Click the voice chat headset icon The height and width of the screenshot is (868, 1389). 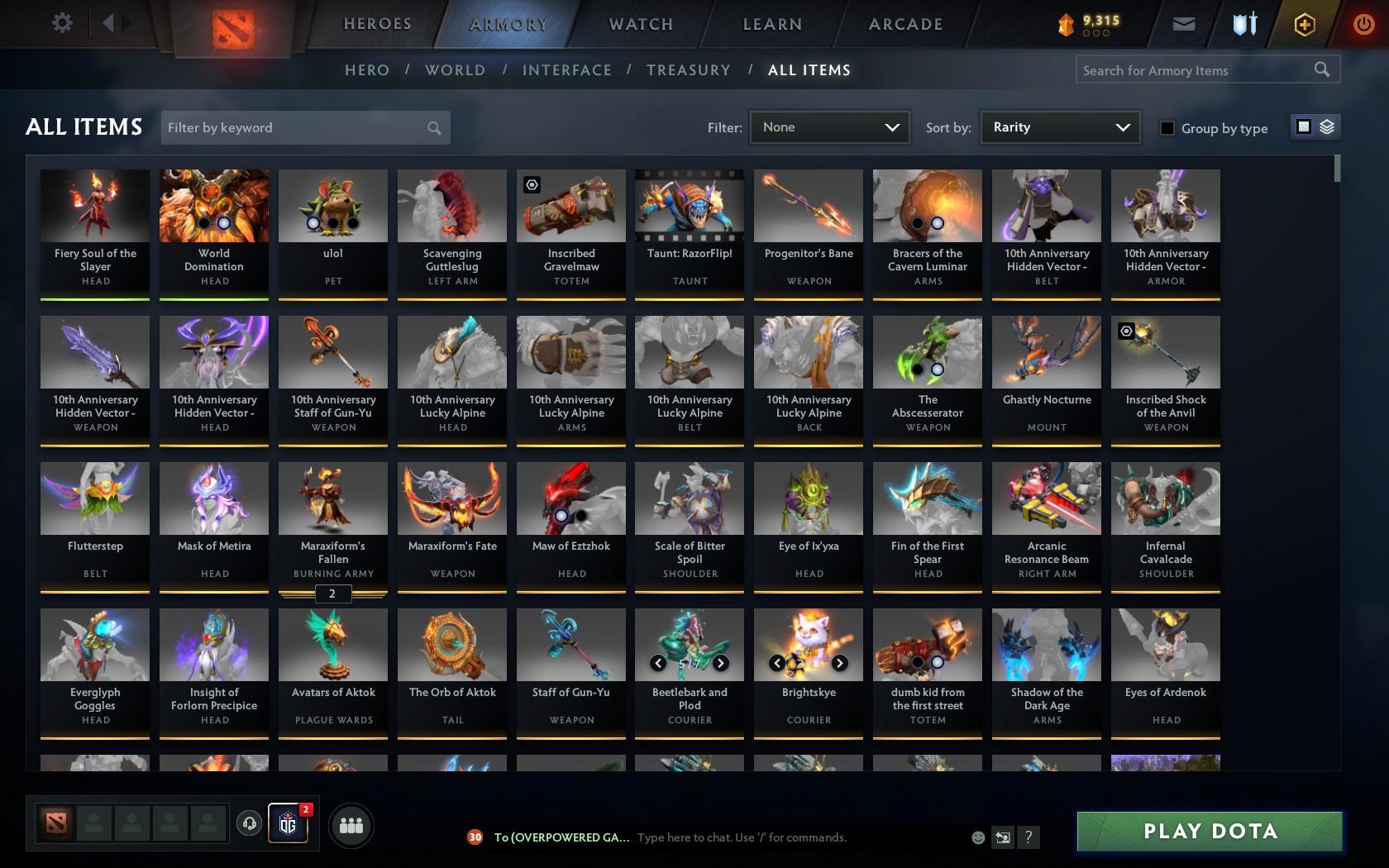click(x=251, y=825)
